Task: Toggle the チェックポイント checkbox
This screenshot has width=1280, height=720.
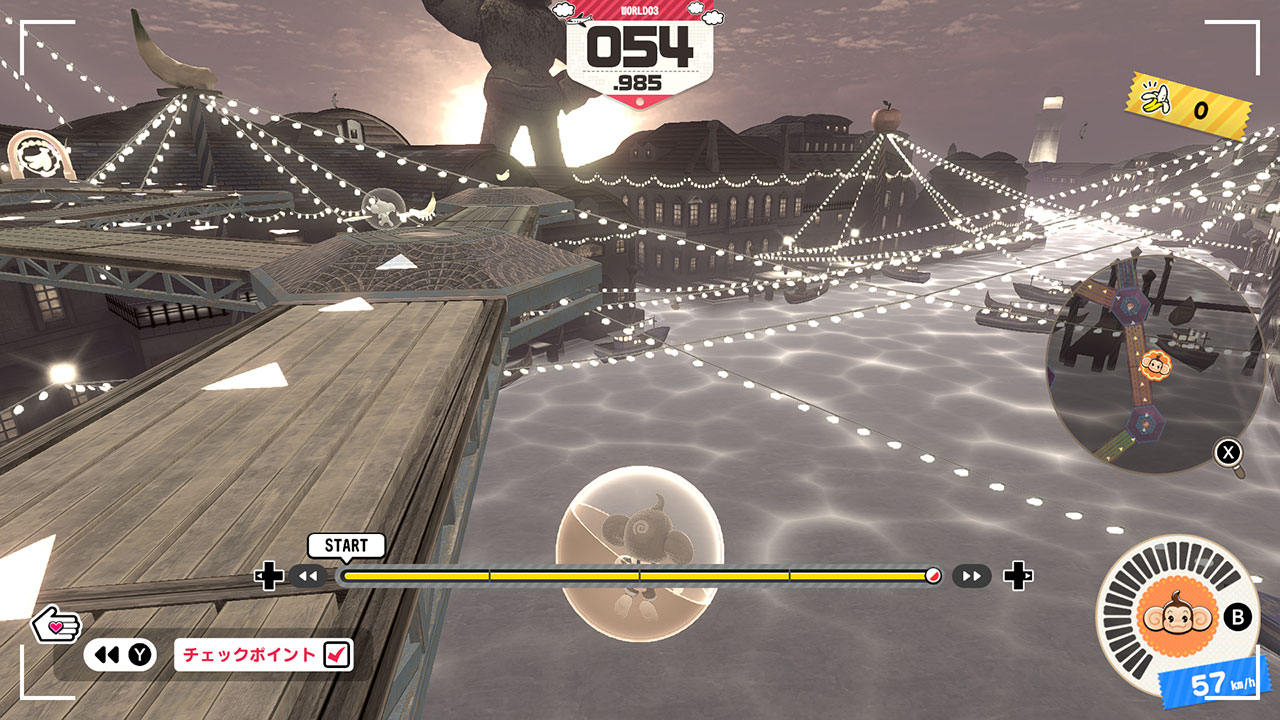Action: pos(337,655)
